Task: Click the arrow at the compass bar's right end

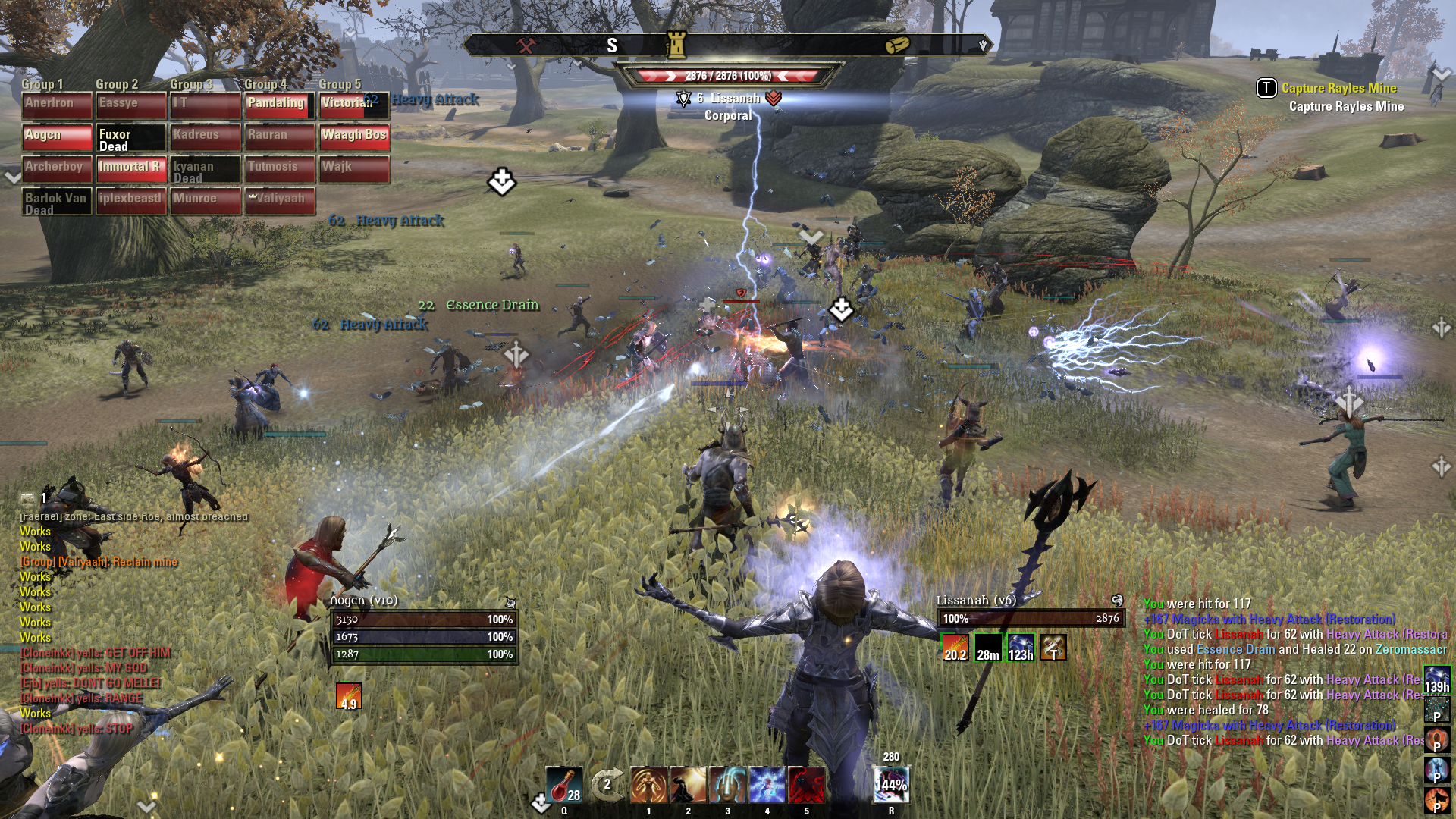Action: point(984,44)
